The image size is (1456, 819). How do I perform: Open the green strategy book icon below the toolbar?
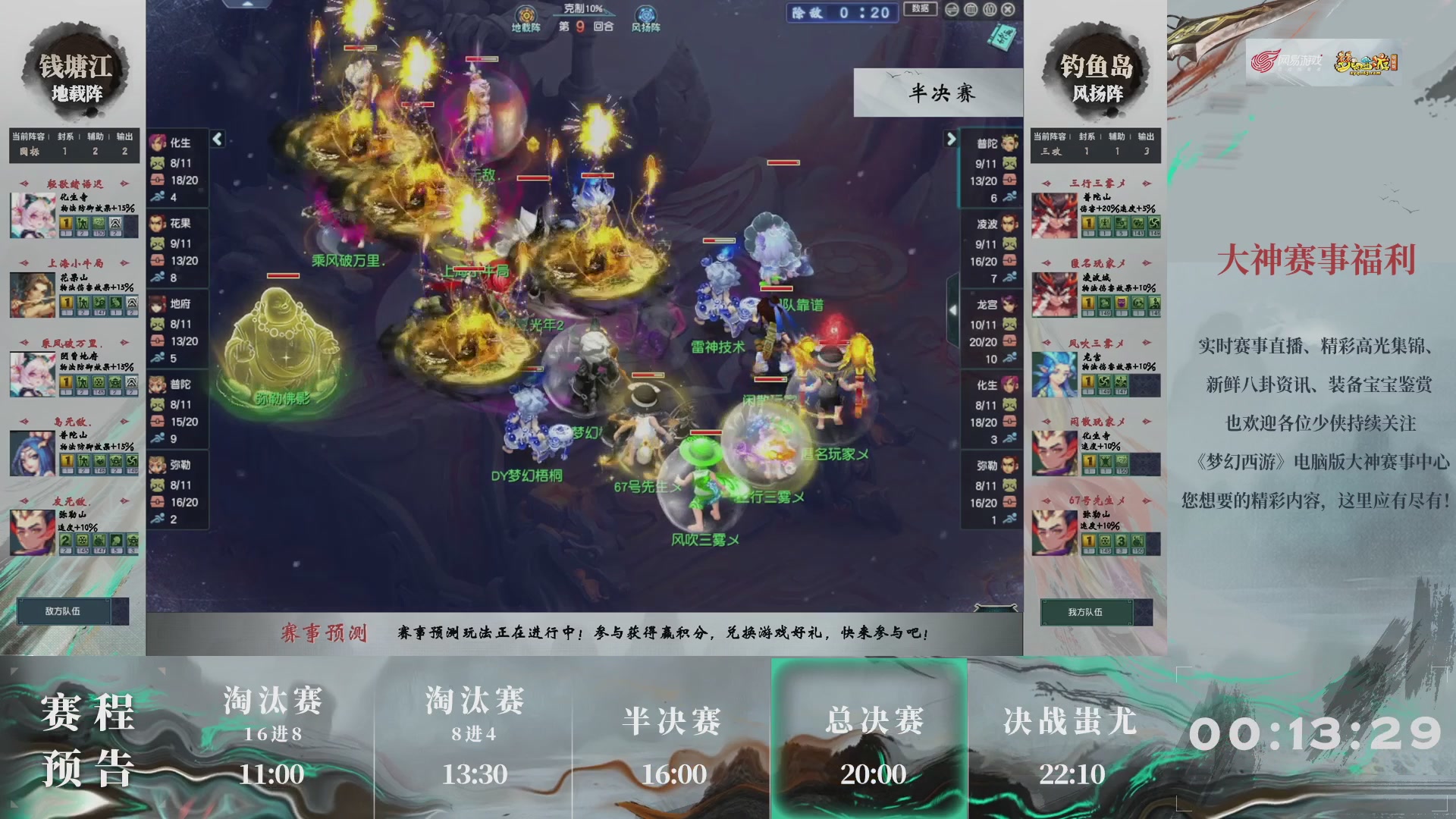coord(1001,36)
